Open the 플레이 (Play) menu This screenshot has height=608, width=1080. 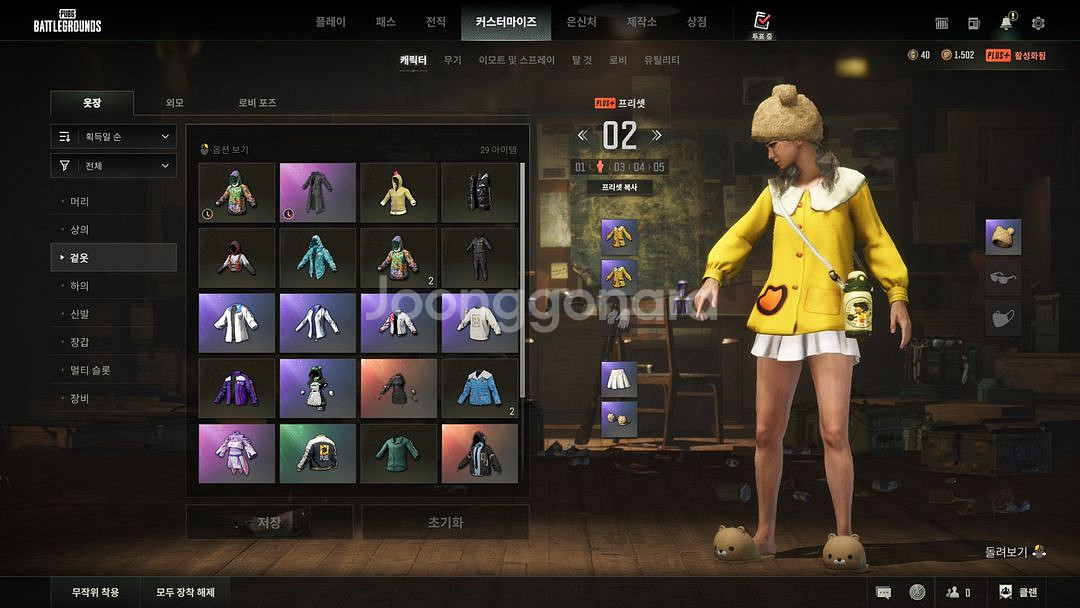click(330, 22)
